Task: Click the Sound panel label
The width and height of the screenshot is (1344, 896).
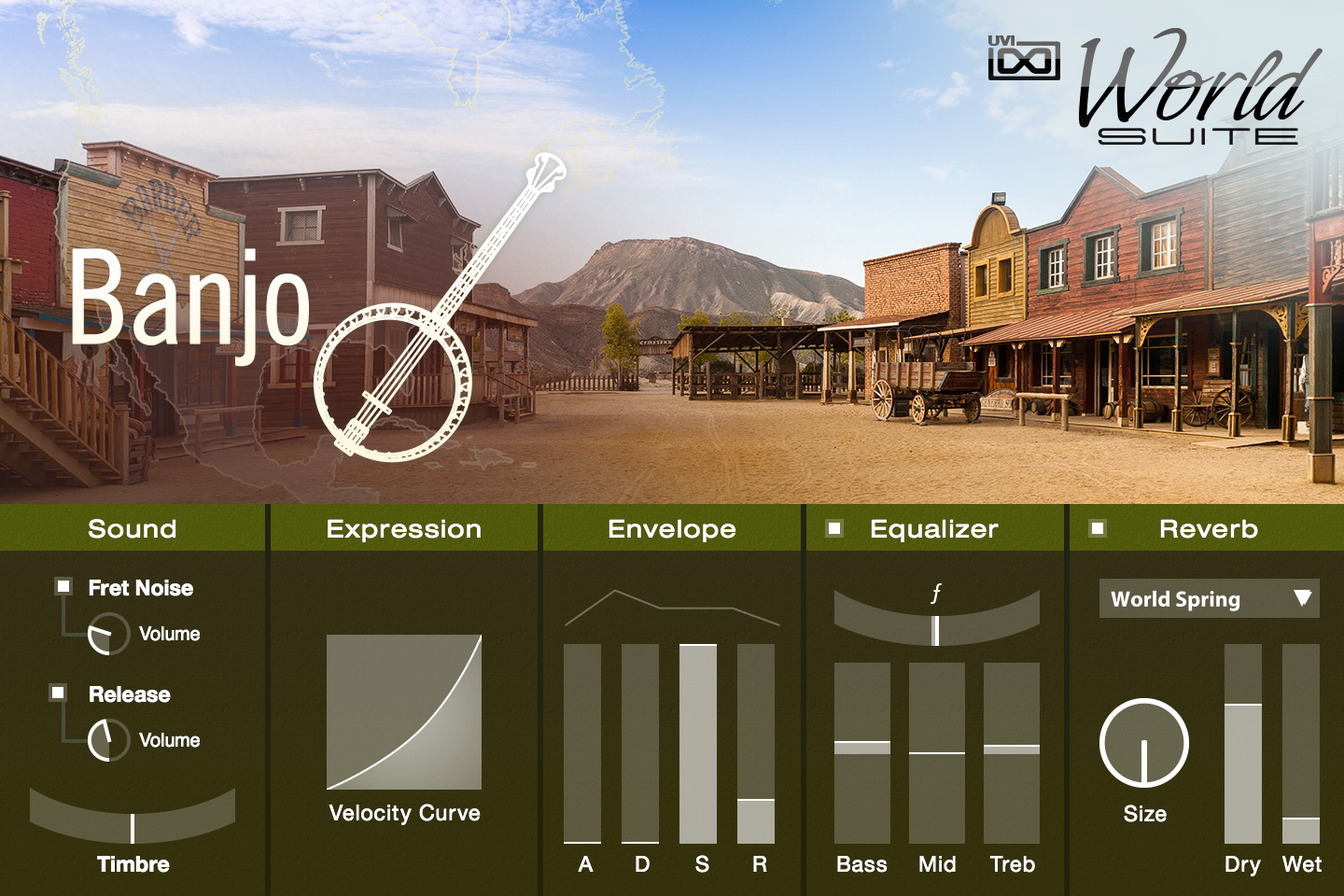Action: click(x=133, y=529)
